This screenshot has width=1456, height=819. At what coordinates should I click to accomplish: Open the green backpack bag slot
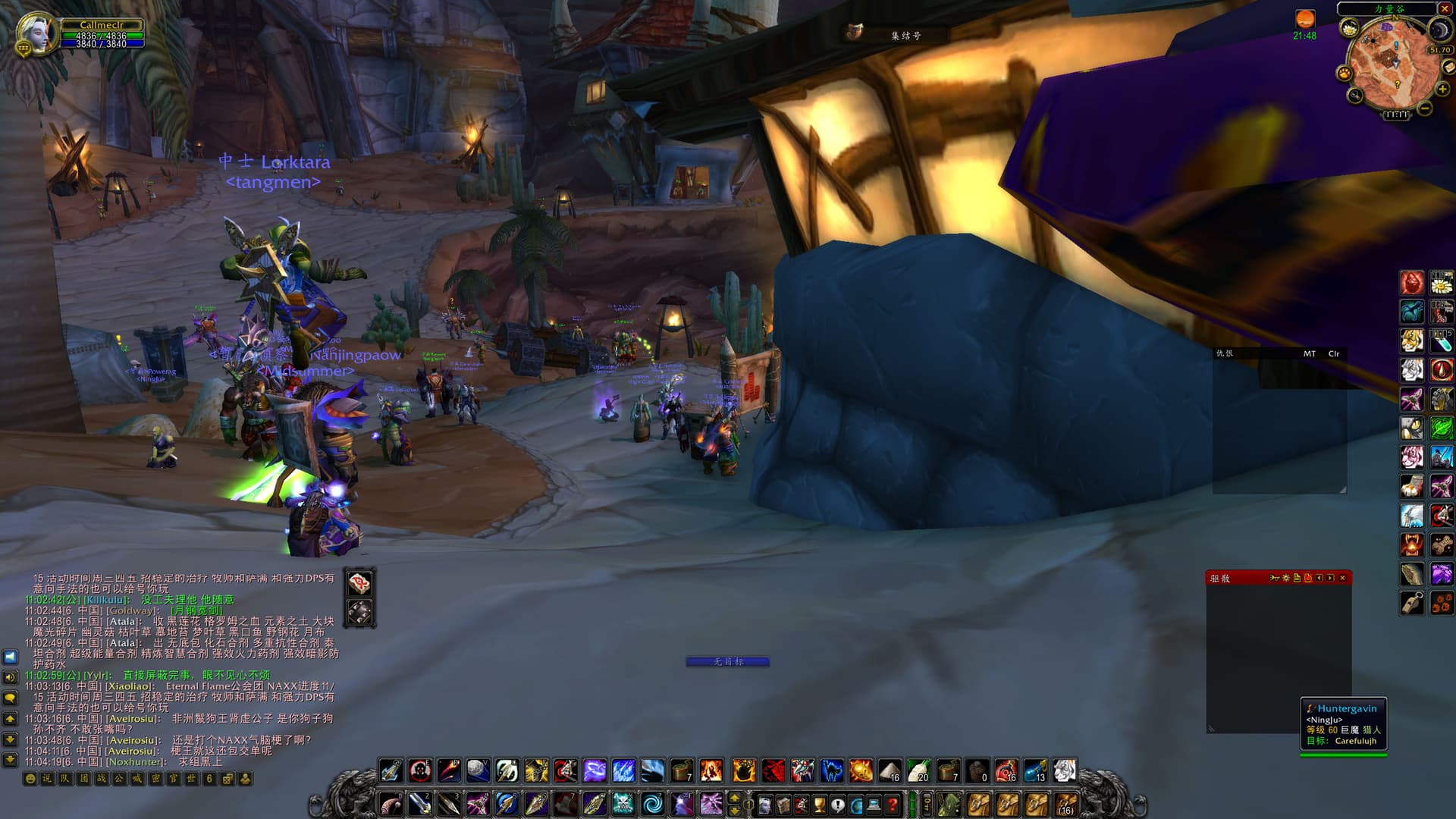click(x=948, y=804)
